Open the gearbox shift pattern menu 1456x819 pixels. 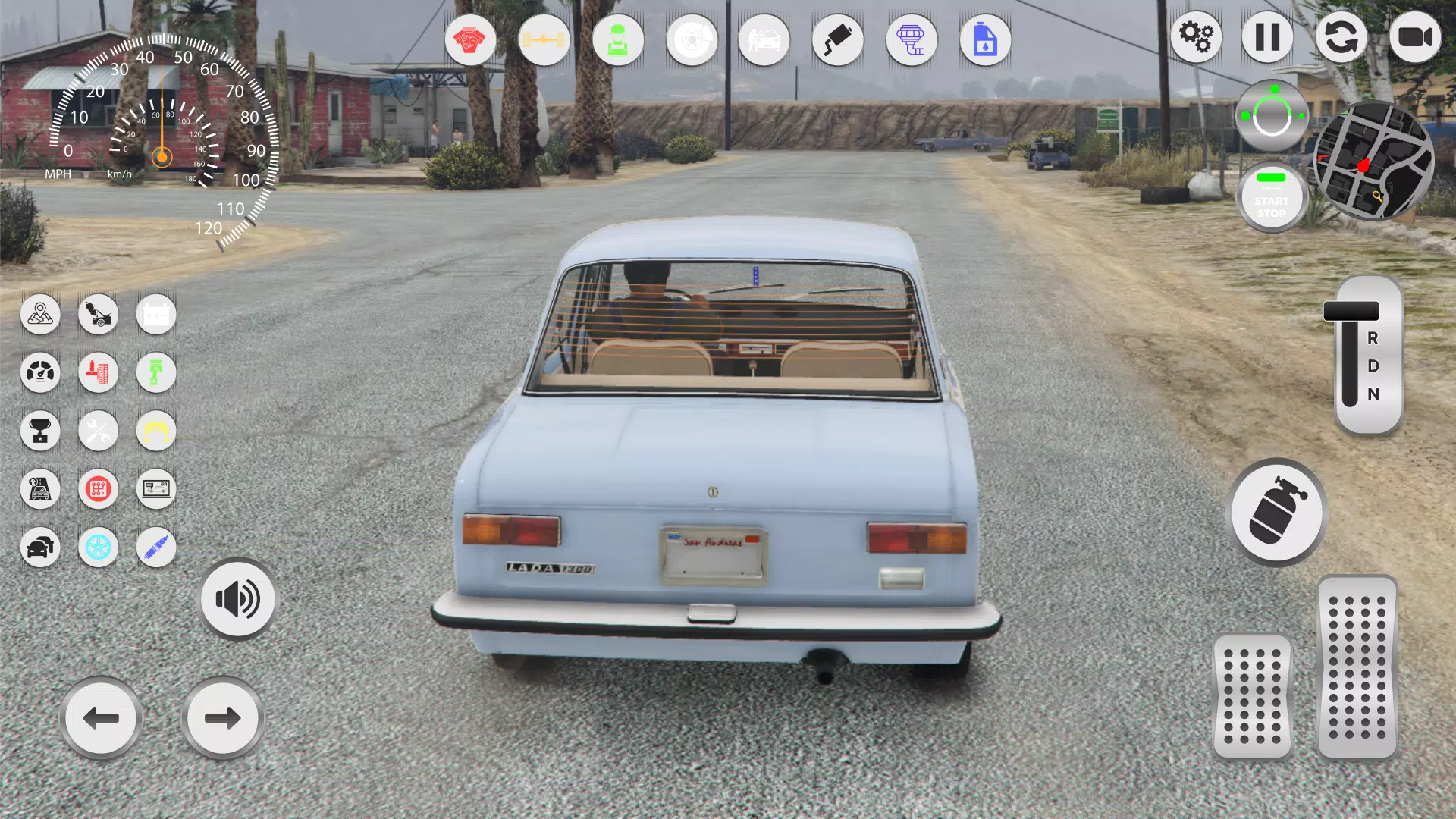click(98, 489)
